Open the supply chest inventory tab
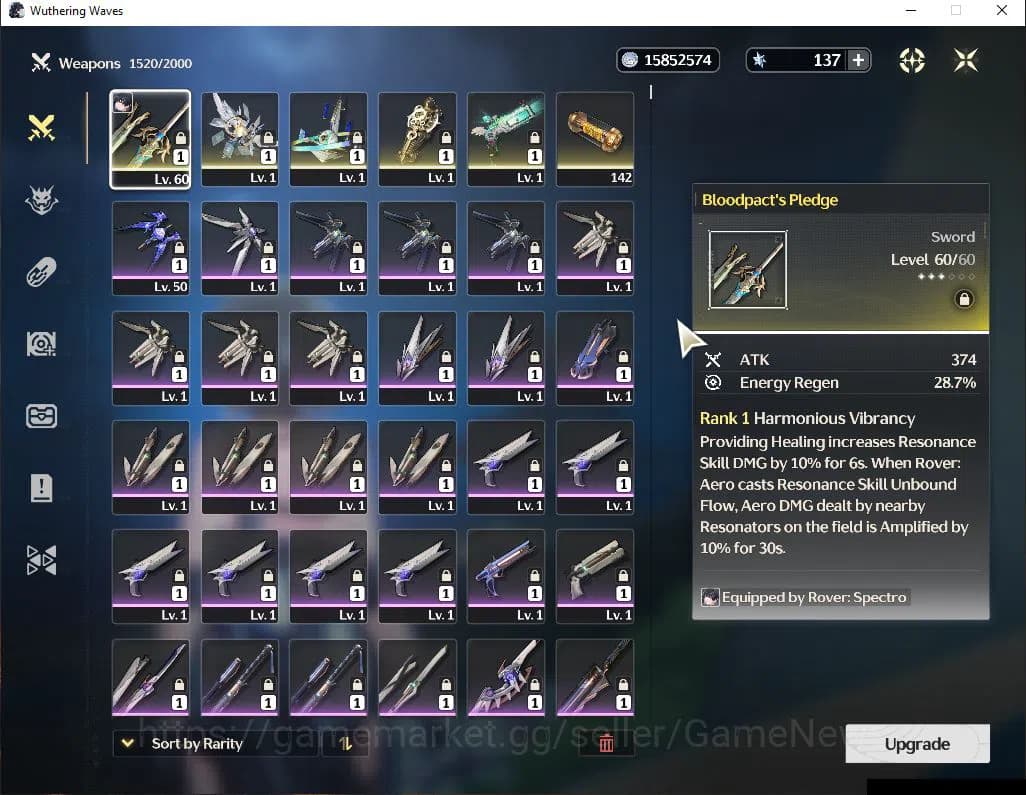The image size is (1026, 795). (41, 416)
